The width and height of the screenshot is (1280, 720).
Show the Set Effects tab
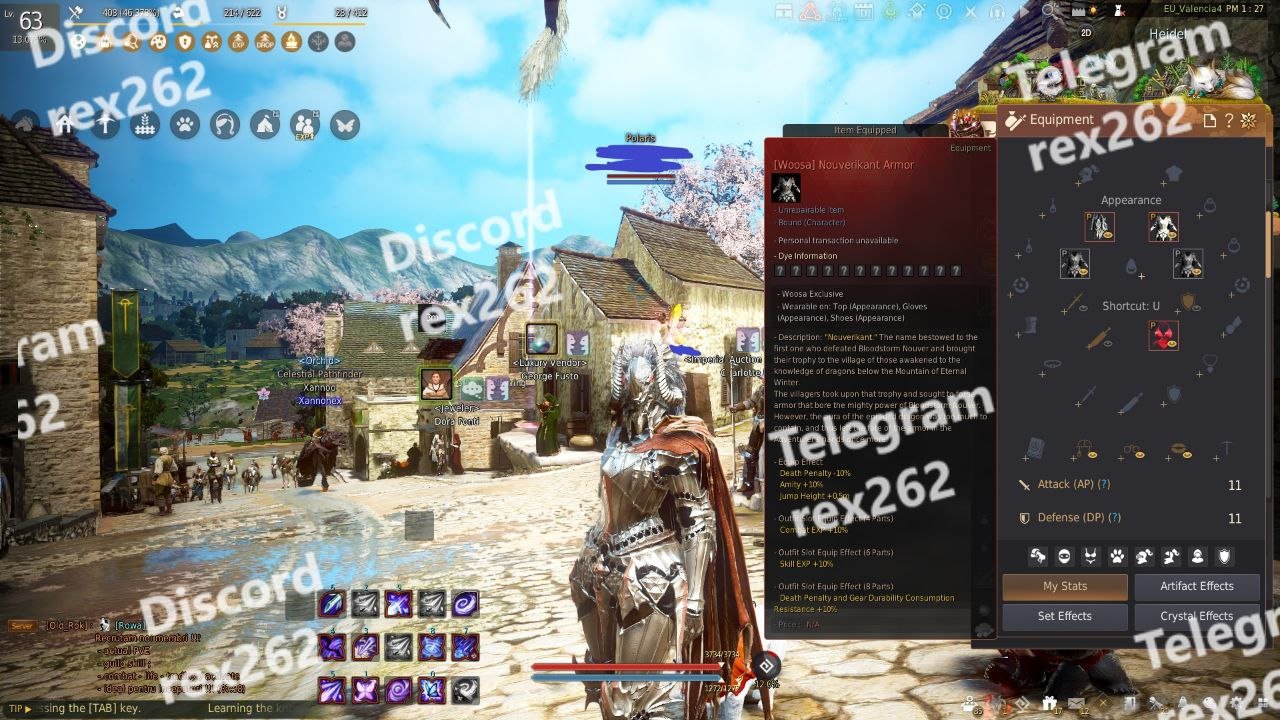tap(1065, 616)
